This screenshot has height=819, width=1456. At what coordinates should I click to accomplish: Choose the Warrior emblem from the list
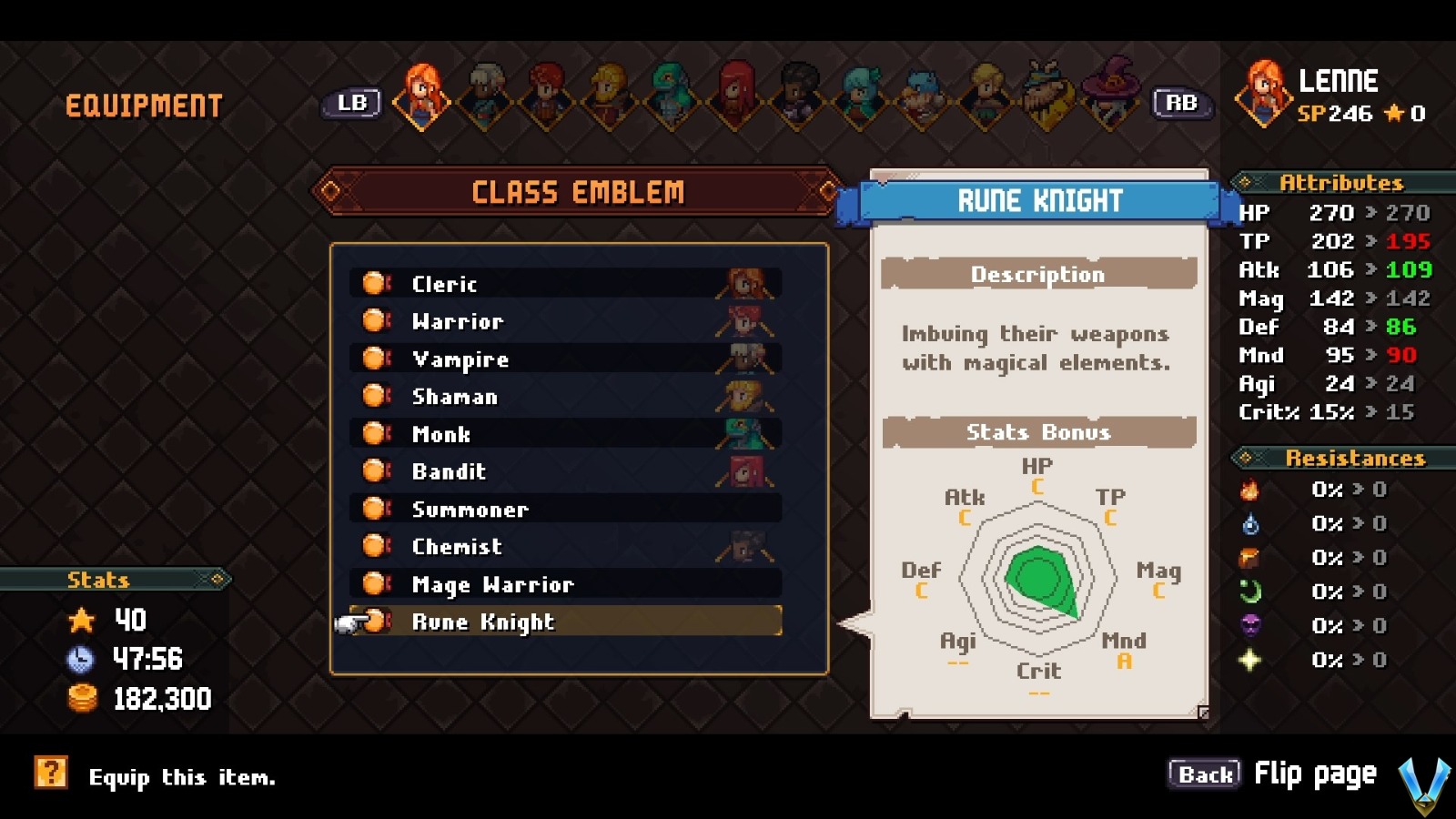tap(564, 321)
